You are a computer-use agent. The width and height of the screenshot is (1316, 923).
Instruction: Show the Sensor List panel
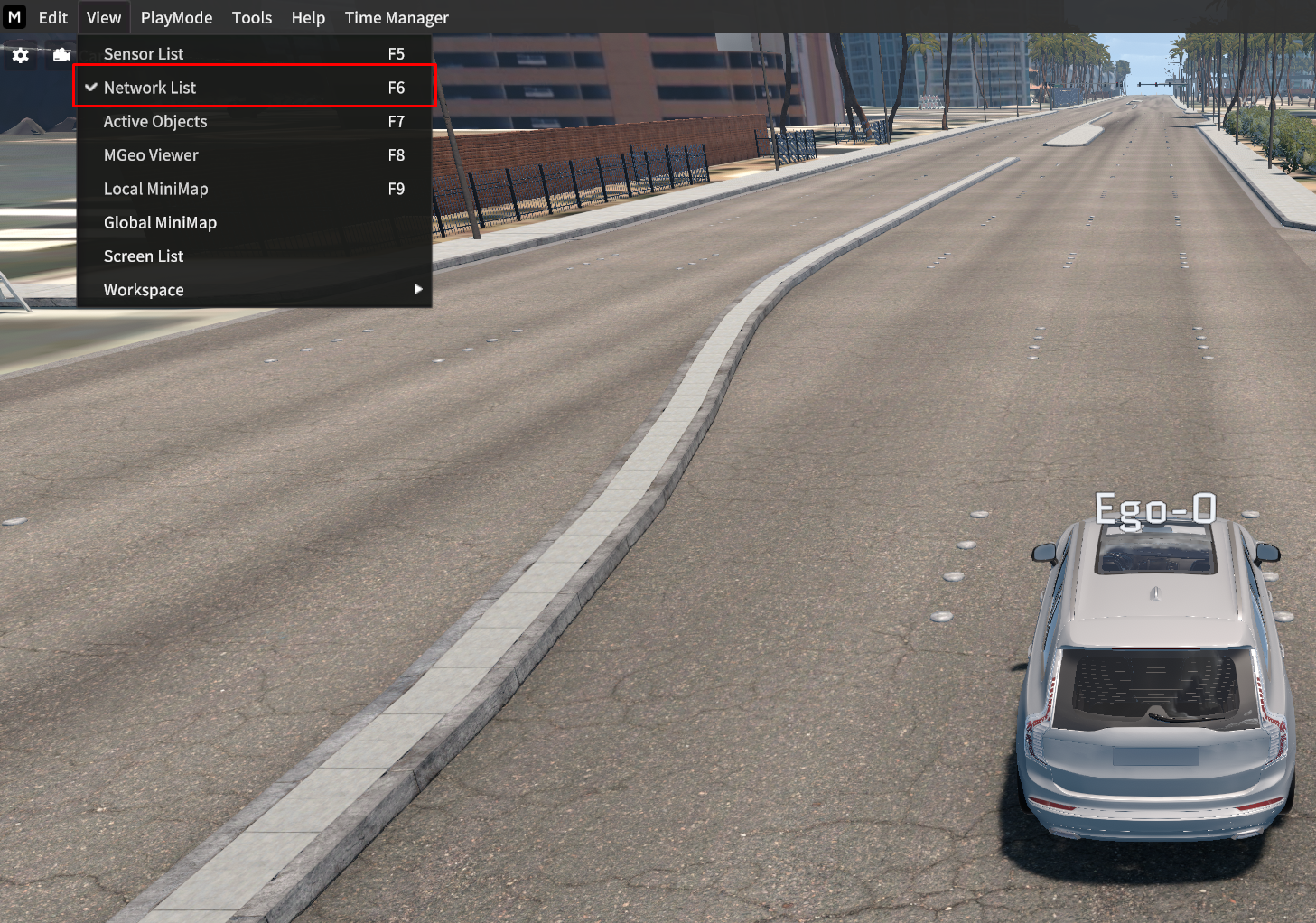[144, 54]
